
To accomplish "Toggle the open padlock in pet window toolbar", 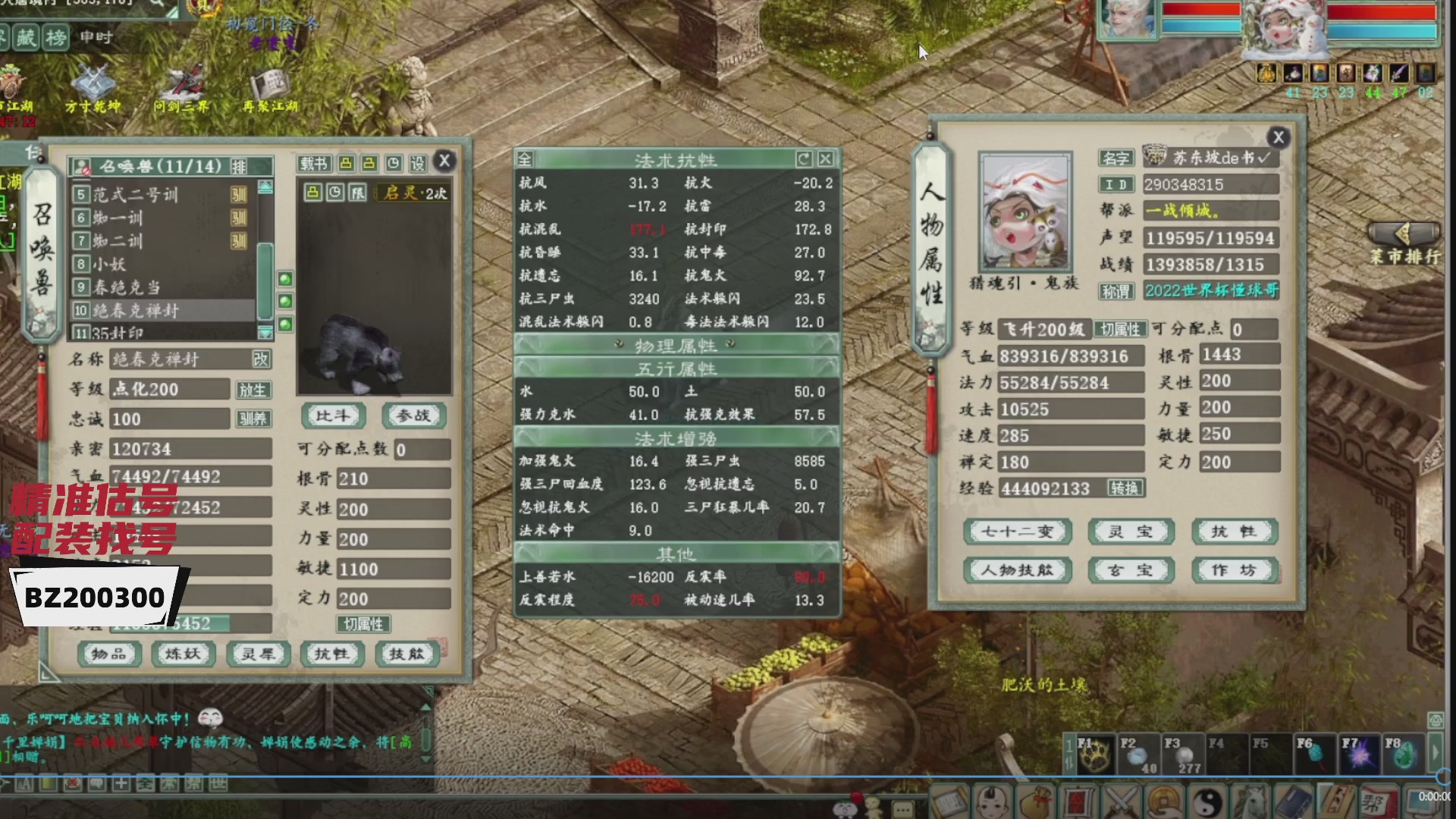I will pyautogui.click(x=369, y=163).
